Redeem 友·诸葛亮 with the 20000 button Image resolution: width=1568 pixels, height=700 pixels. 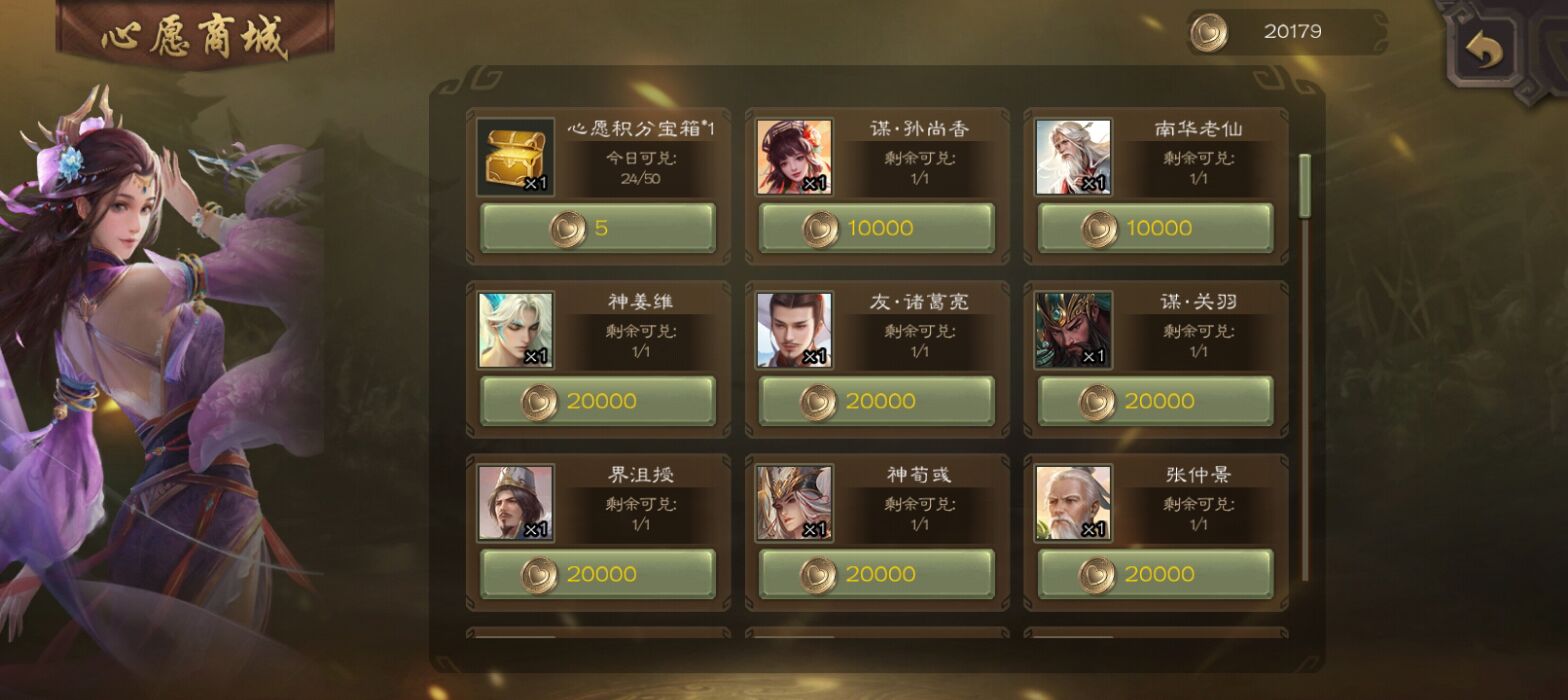pyautogui.click(x=876, y=401)
